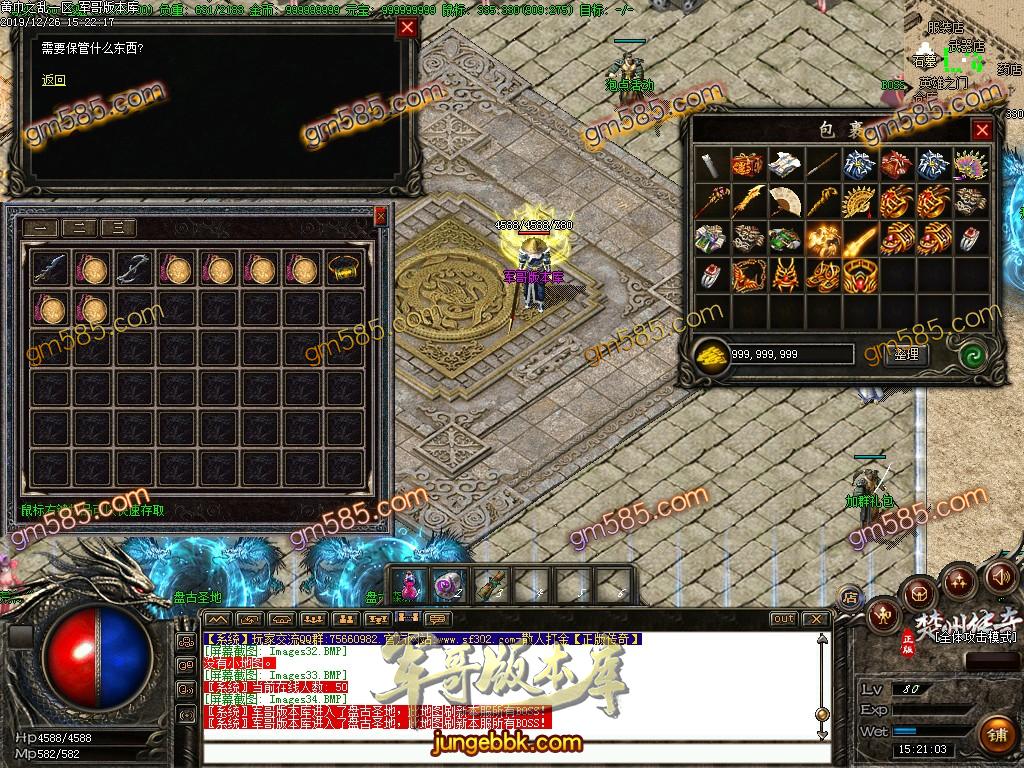Click the gold ingot icon in bag

point(711,354)
